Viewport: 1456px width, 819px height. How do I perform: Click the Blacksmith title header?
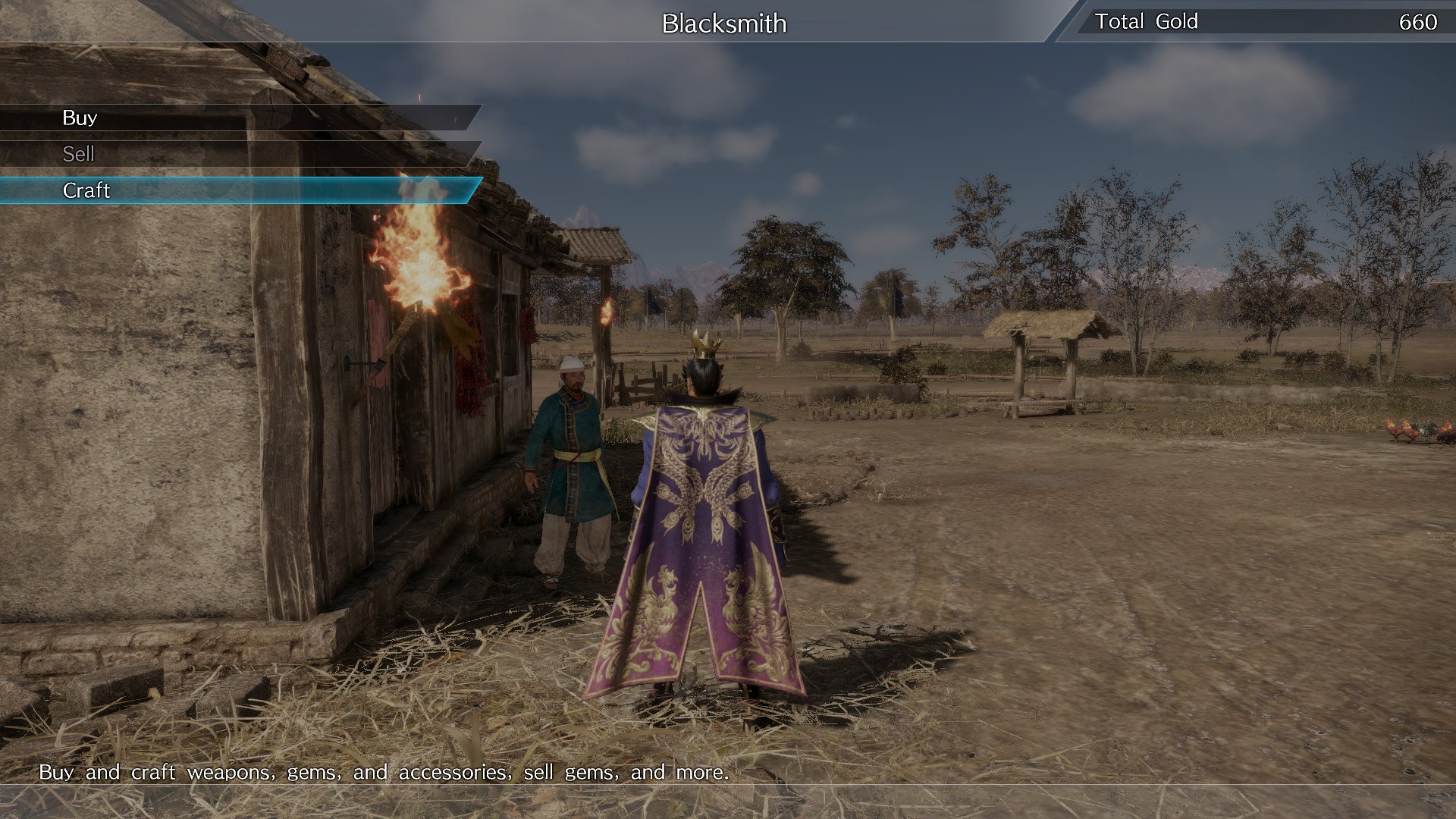coord(723,24)
